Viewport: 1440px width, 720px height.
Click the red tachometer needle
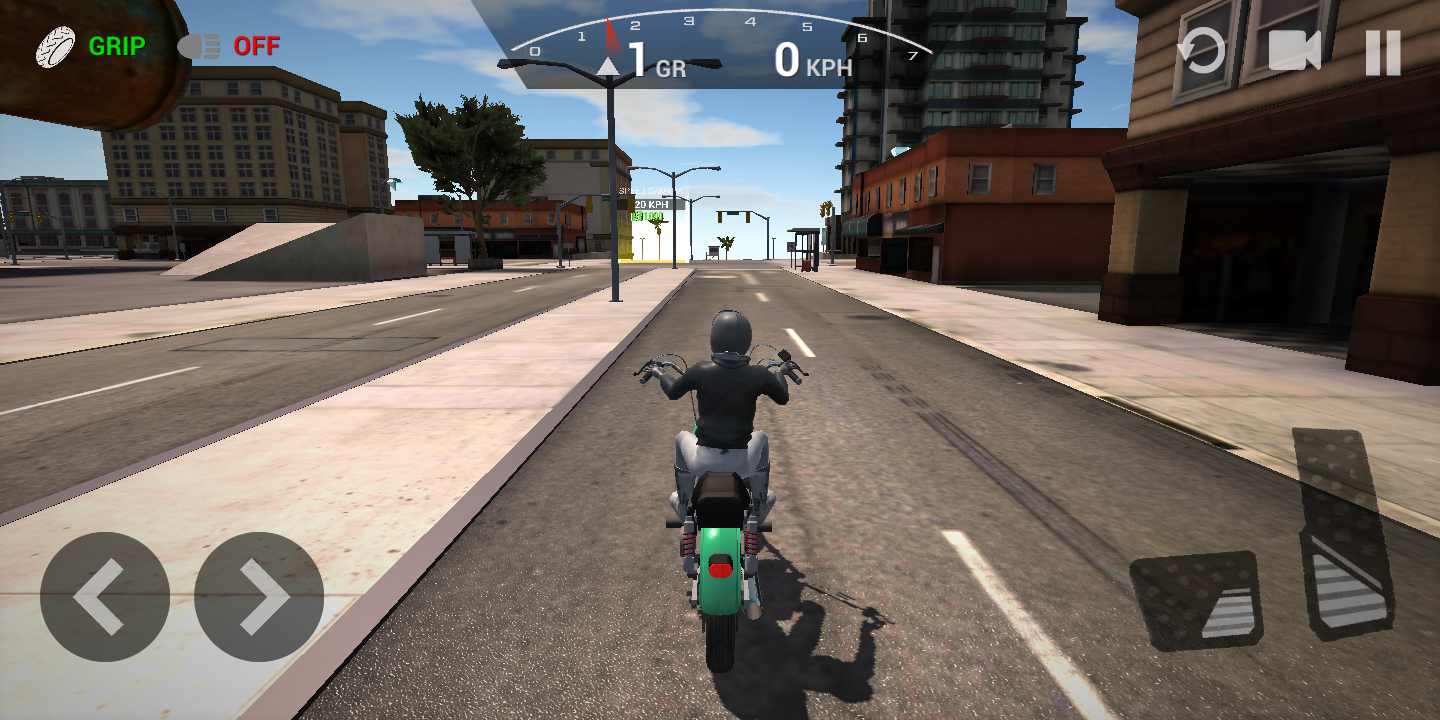[x=610, y=30]
